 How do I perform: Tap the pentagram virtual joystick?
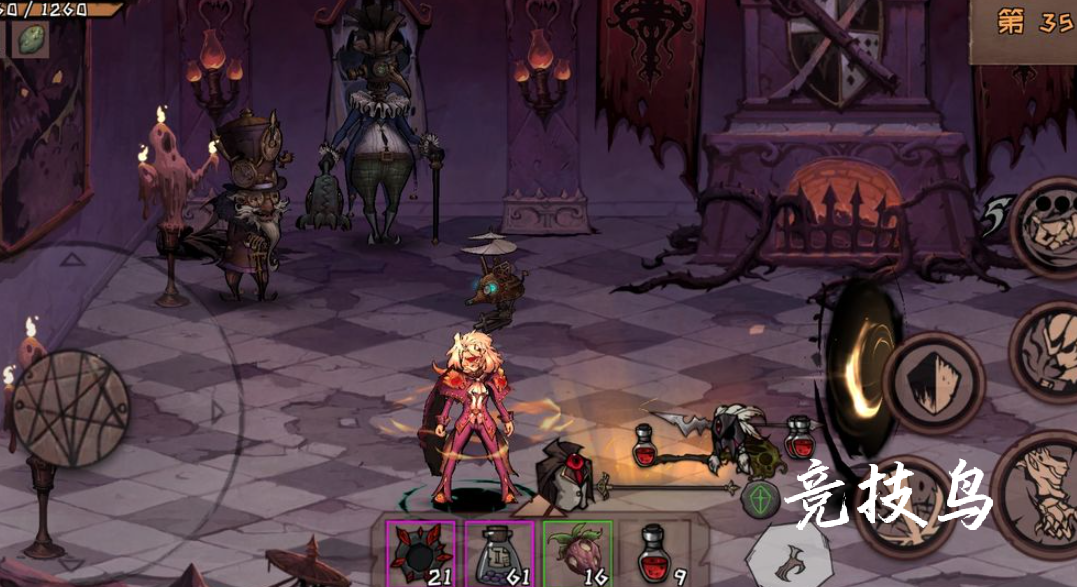[x=70, y=409]
